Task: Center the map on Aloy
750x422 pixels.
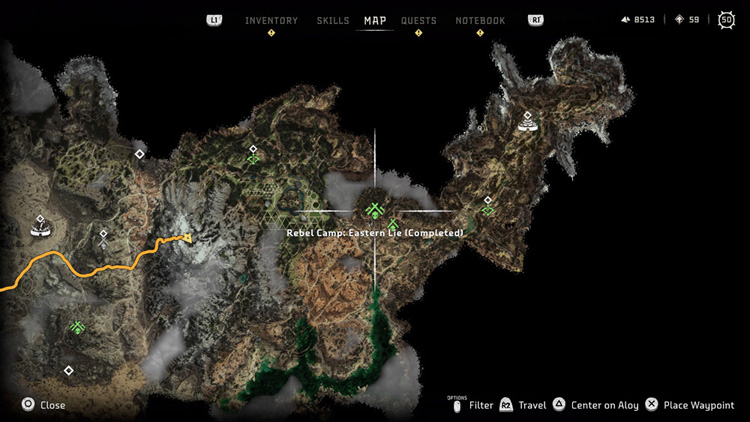Action: (596, 405)
